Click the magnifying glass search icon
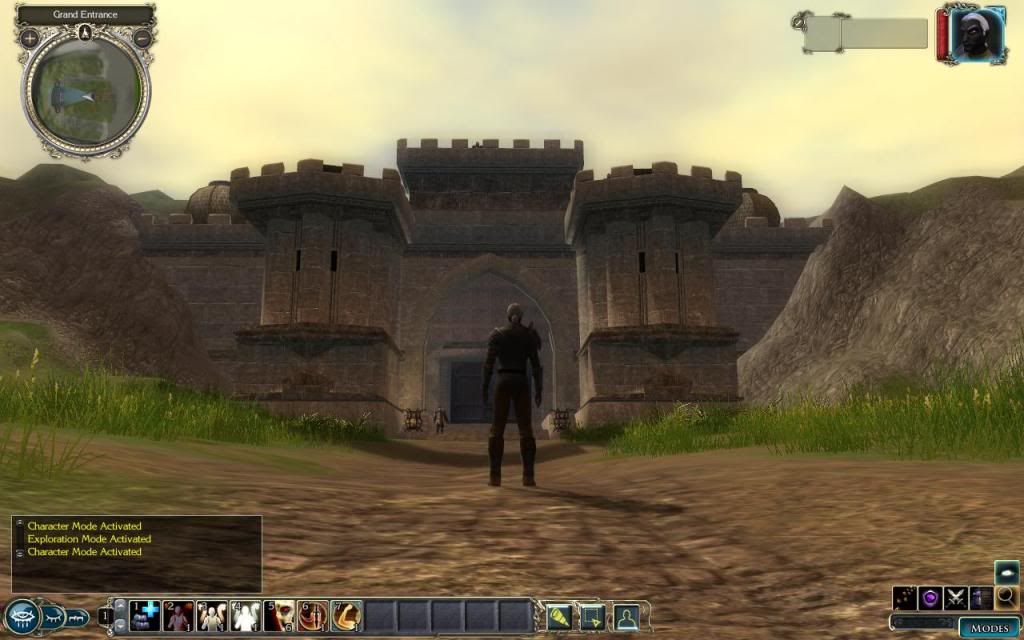Image resolution: width=1024 pixels, height=640 pixels. point(1006,597)
